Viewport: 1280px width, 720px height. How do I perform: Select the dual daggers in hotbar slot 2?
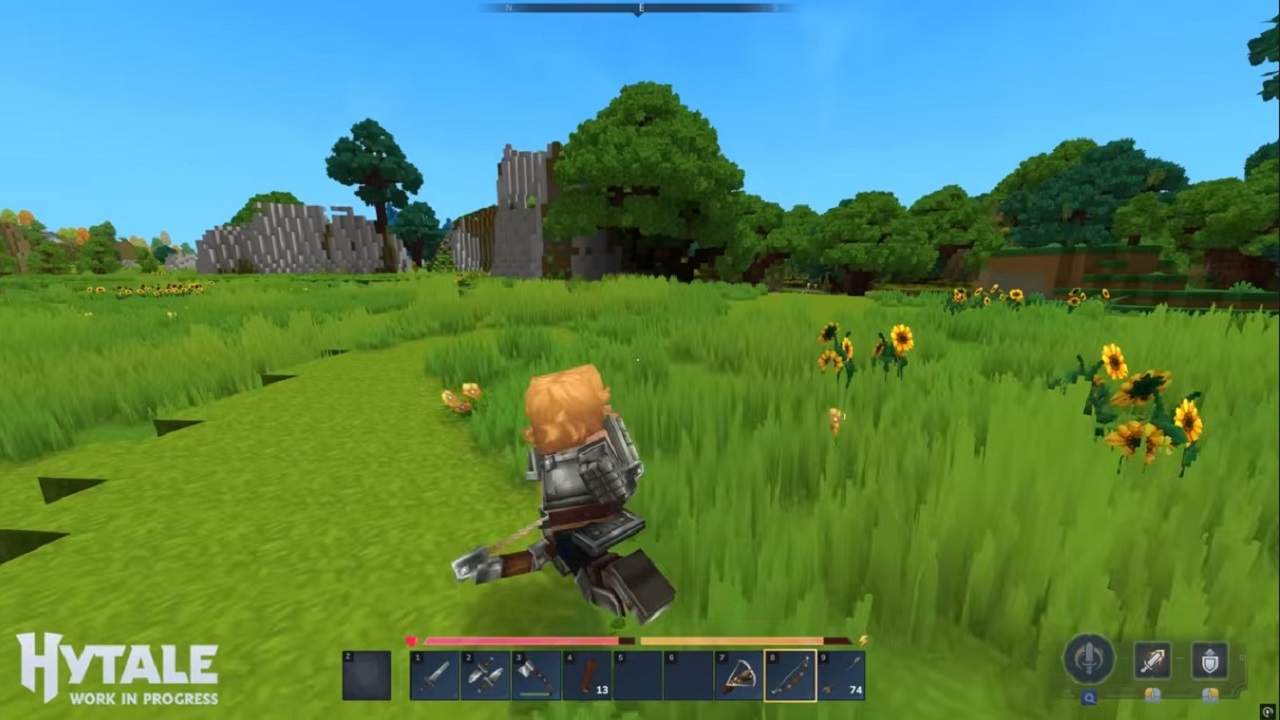pyautogui.click(x=487, y=673)
